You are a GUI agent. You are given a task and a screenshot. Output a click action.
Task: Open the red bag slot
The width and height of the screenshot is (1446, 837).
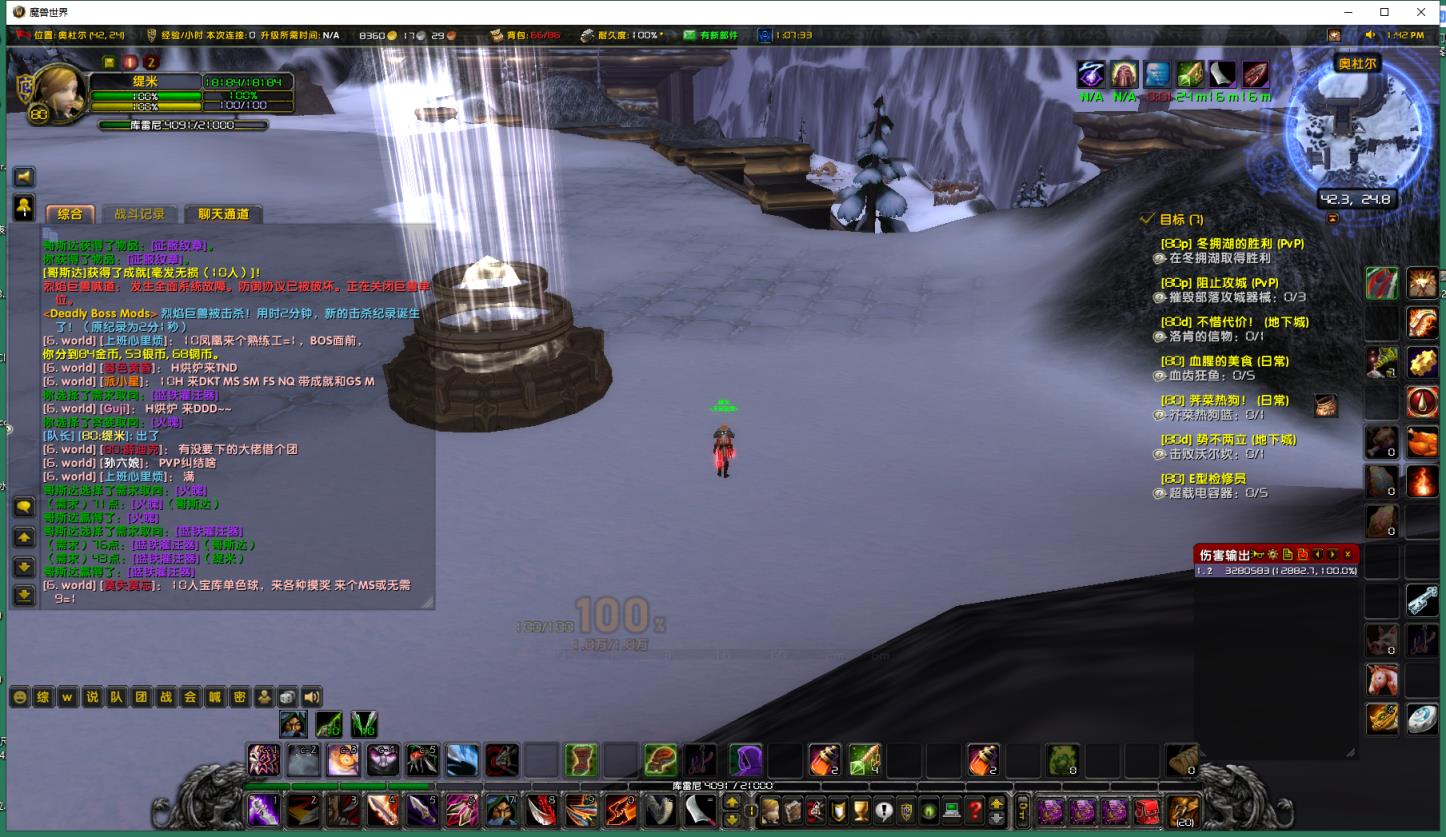click(x=1146, y=811)
